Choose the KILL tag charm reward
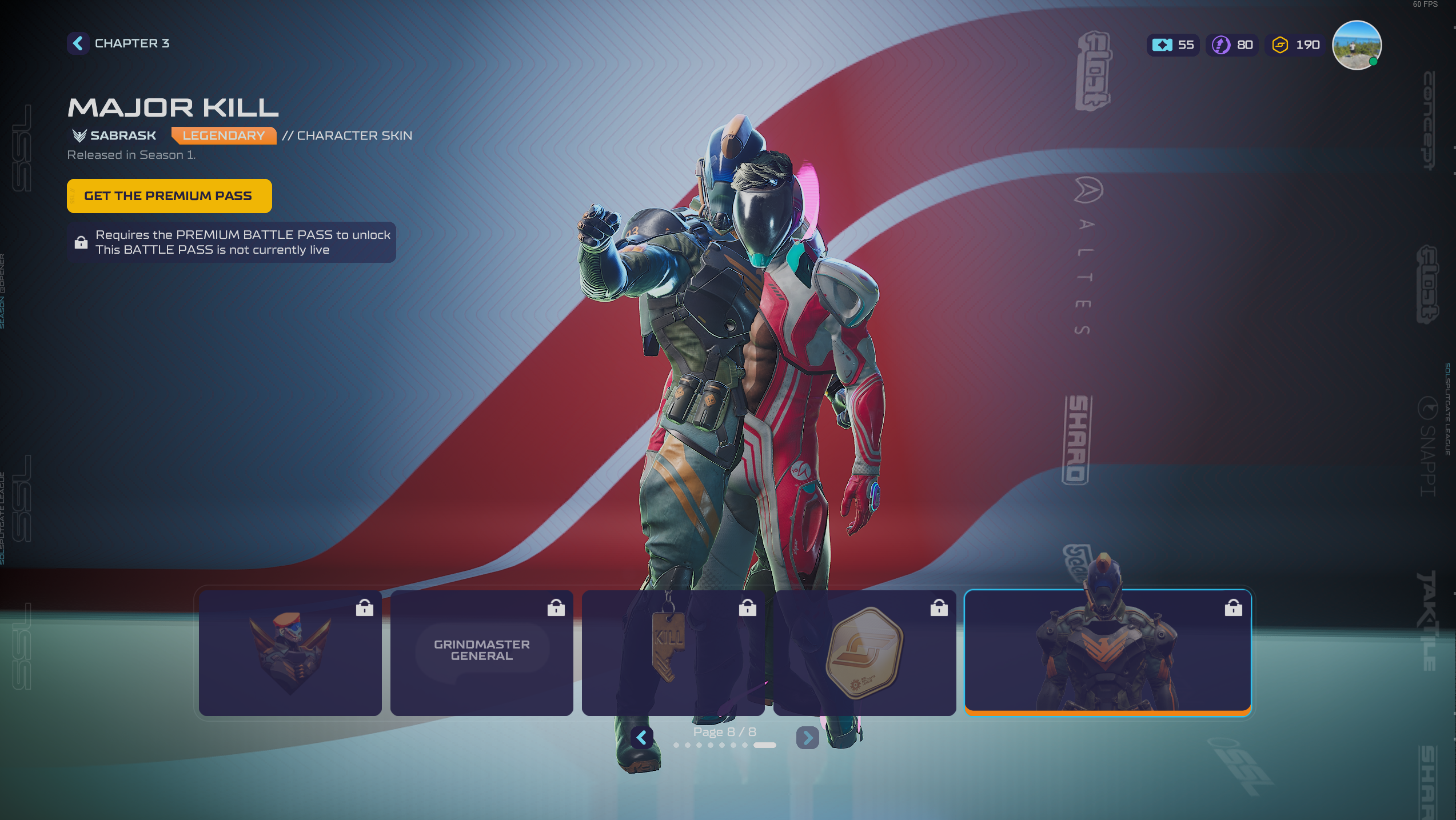This screenshot has width=1456, height=820. point(673,653)
